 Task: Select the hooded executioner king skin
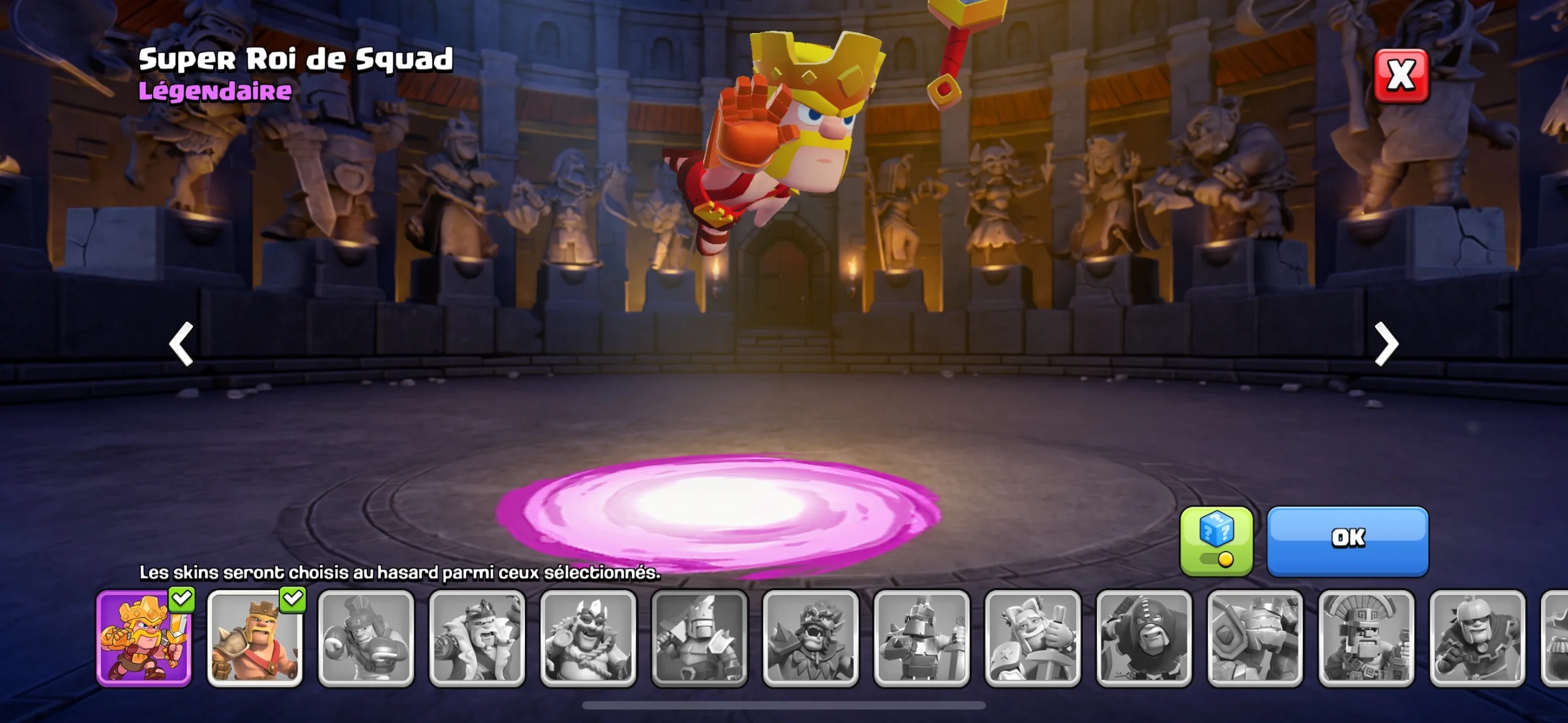[1144, 638]
